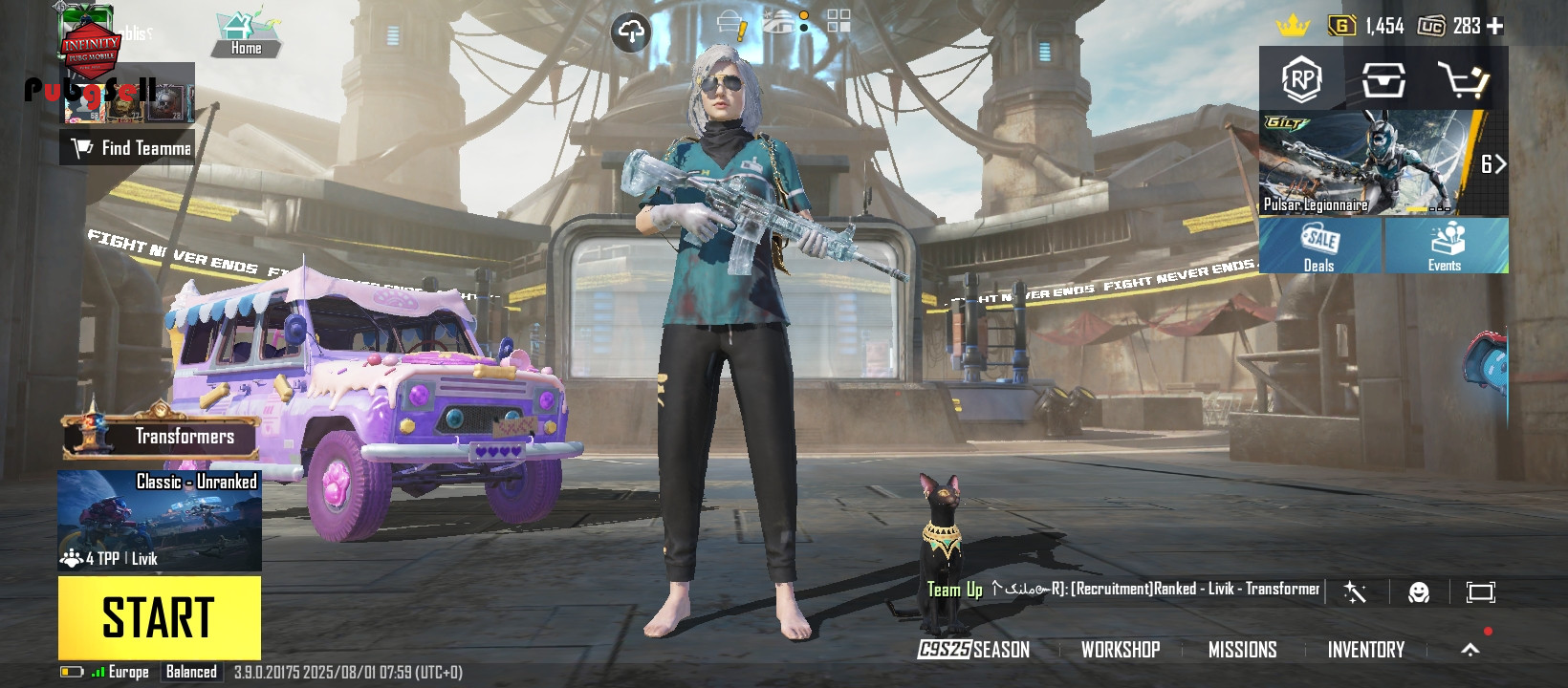Tap the yellow START button

(x=159, y=617)
